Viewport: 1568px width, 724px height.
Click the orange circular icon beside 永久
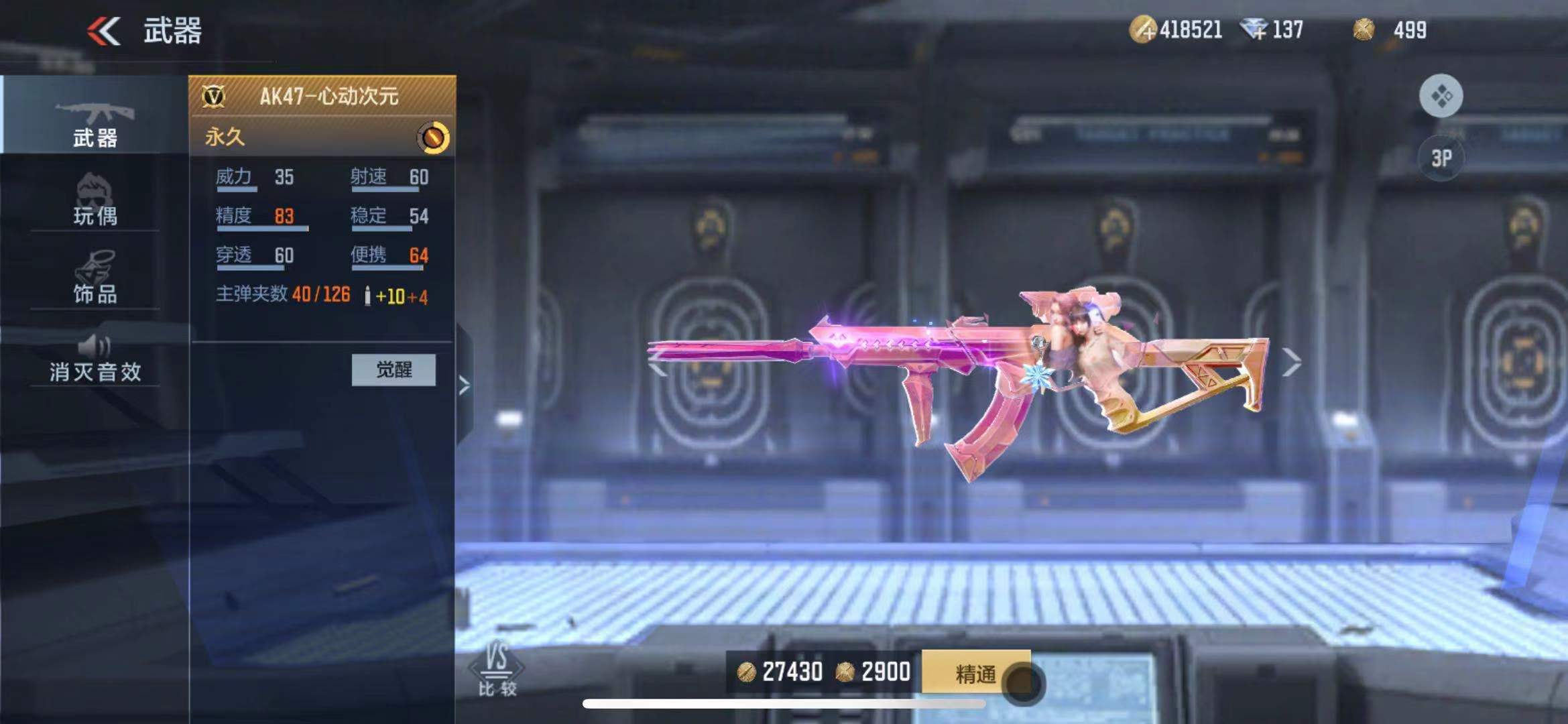tap(433, 137)
